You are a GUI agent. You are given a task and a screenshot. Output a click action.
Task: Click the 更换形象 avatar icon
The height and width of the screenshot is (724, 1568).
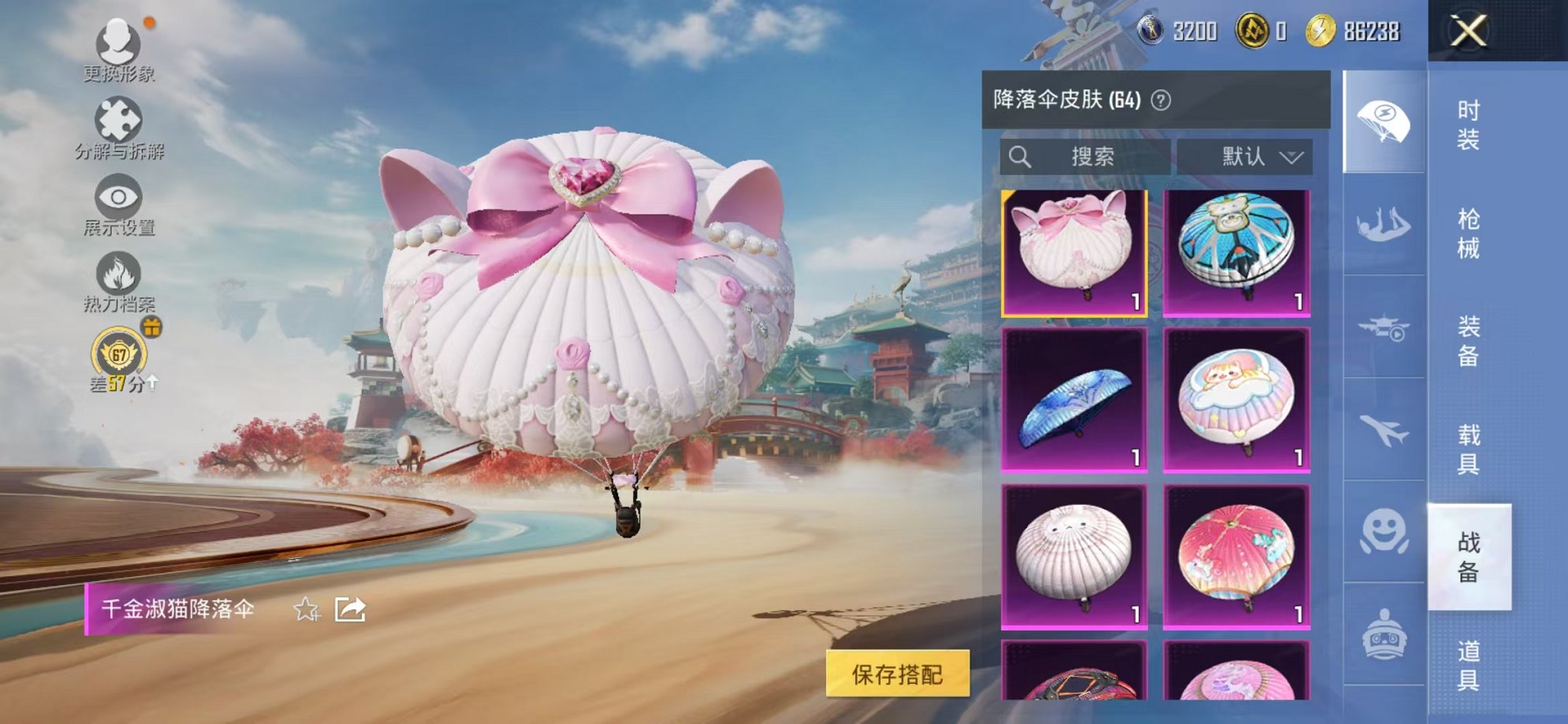point(118,41)
